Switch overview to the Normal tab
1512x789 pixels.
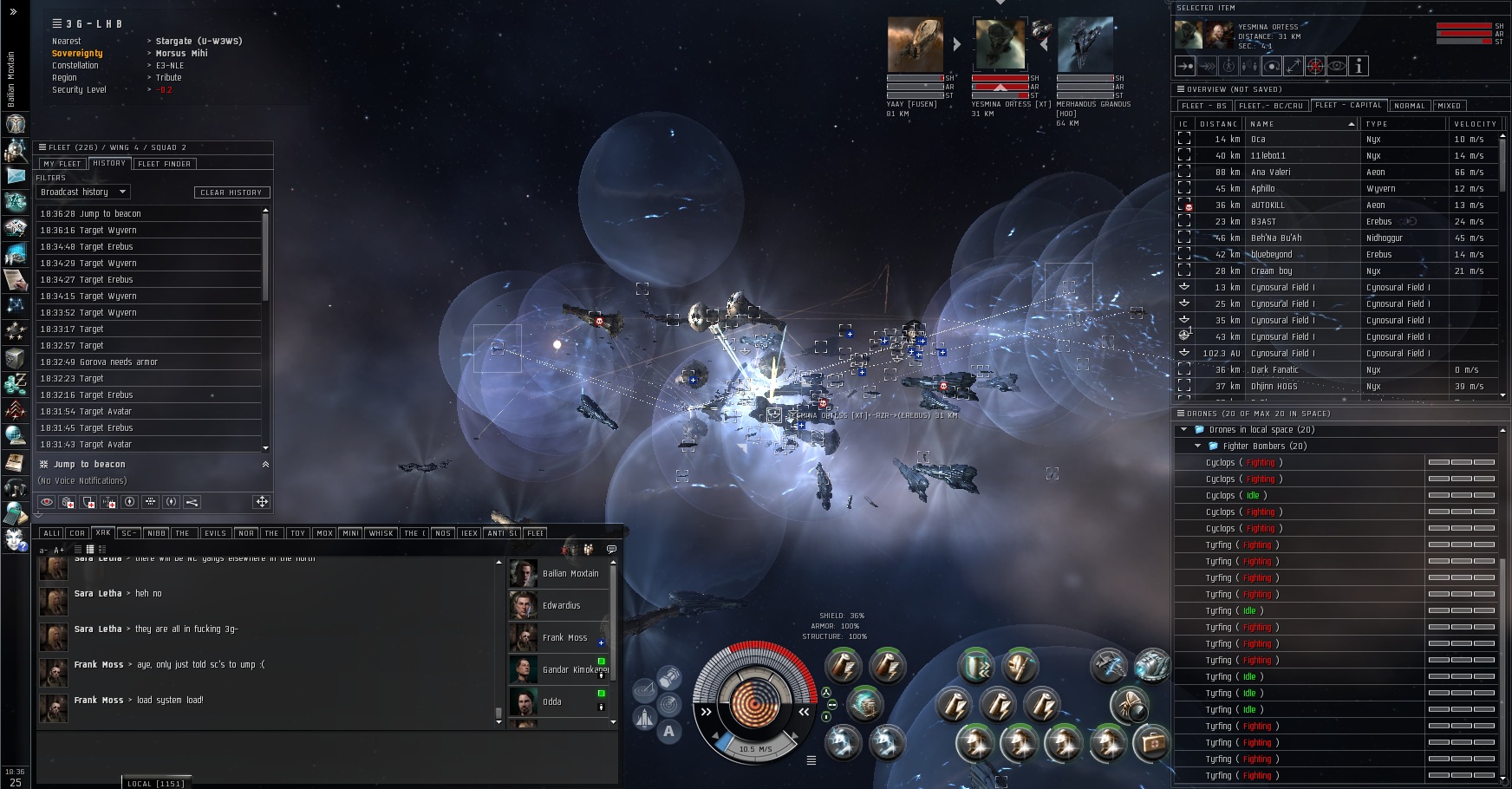[1409, 106]
